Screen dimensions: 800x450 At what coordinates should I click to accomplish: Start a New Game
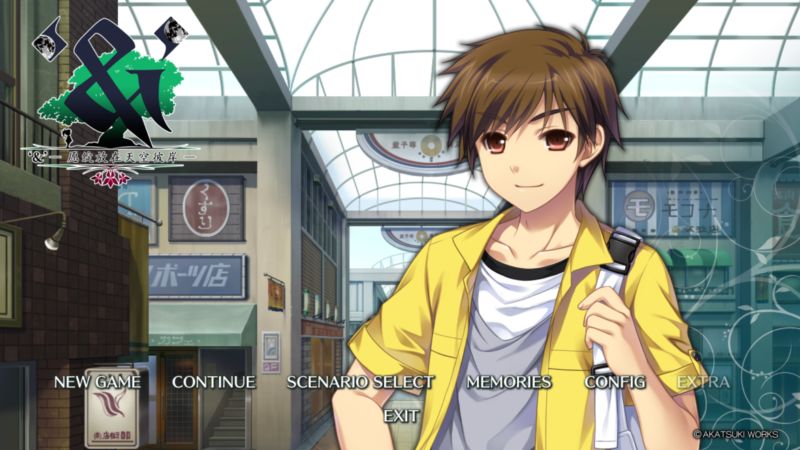click(97, 382)
